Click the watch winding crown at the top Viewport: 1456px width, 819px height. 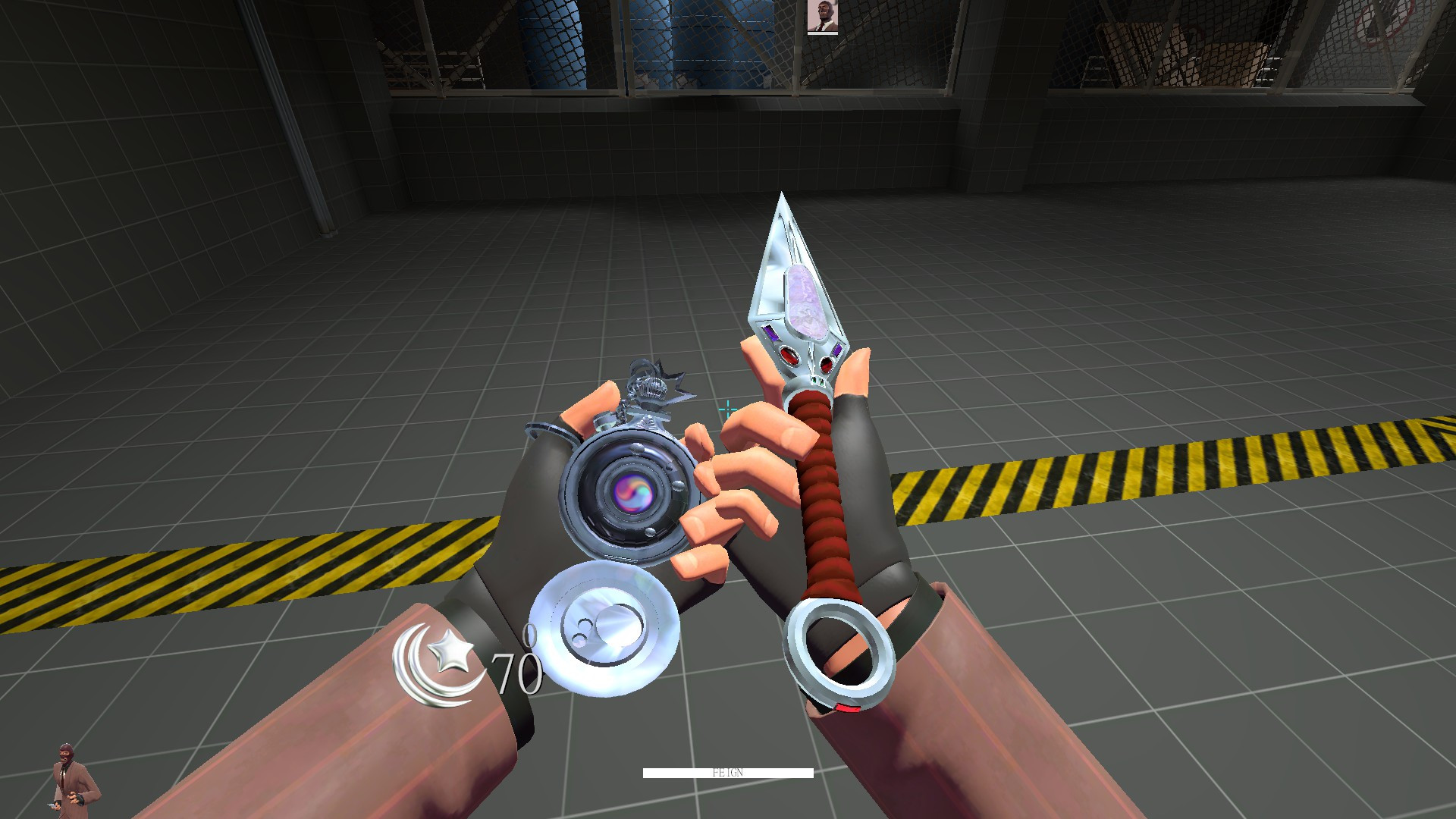(x=649, y=388)
